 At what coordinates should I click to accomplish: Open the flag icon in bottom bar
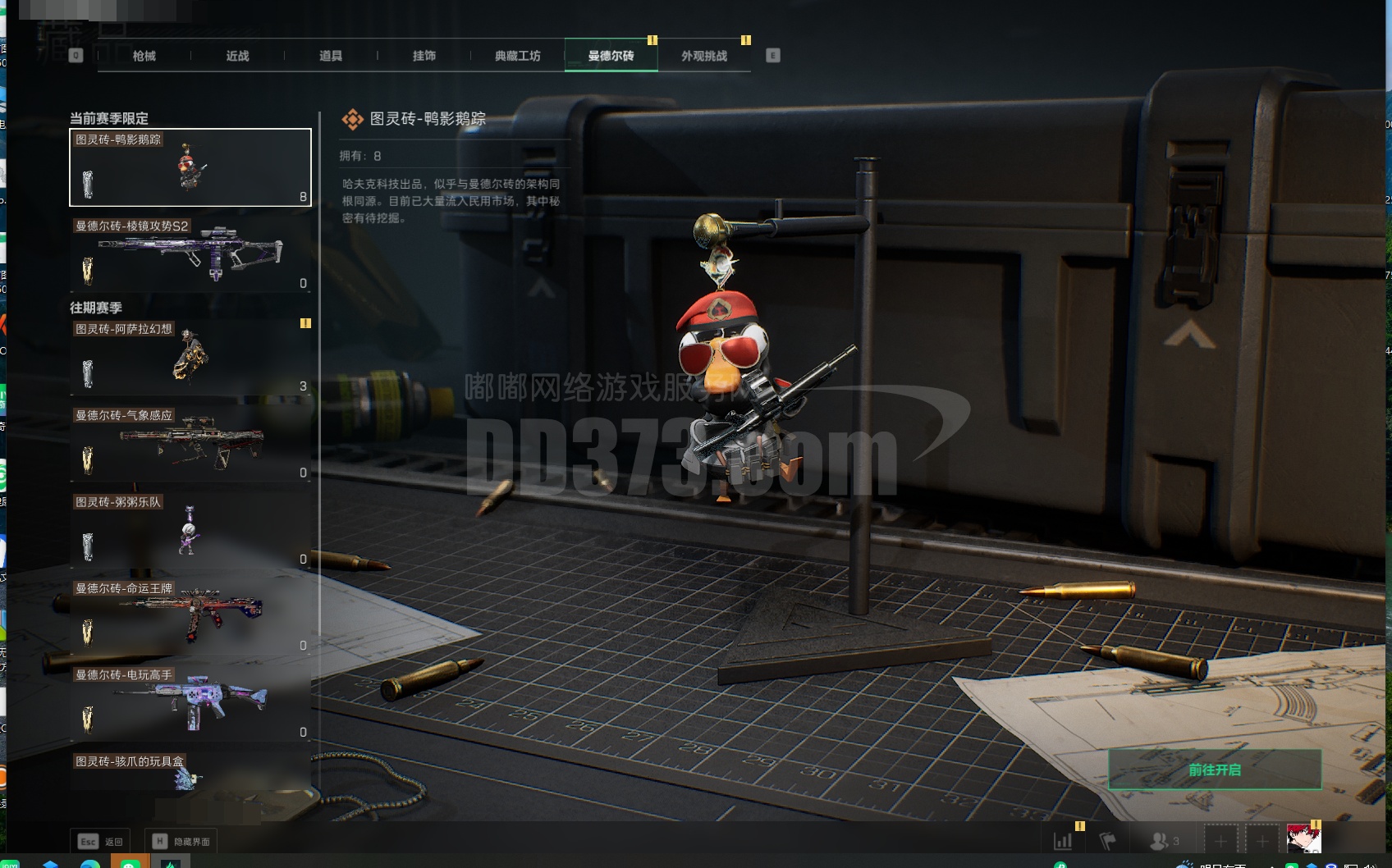click(1107, 841)
